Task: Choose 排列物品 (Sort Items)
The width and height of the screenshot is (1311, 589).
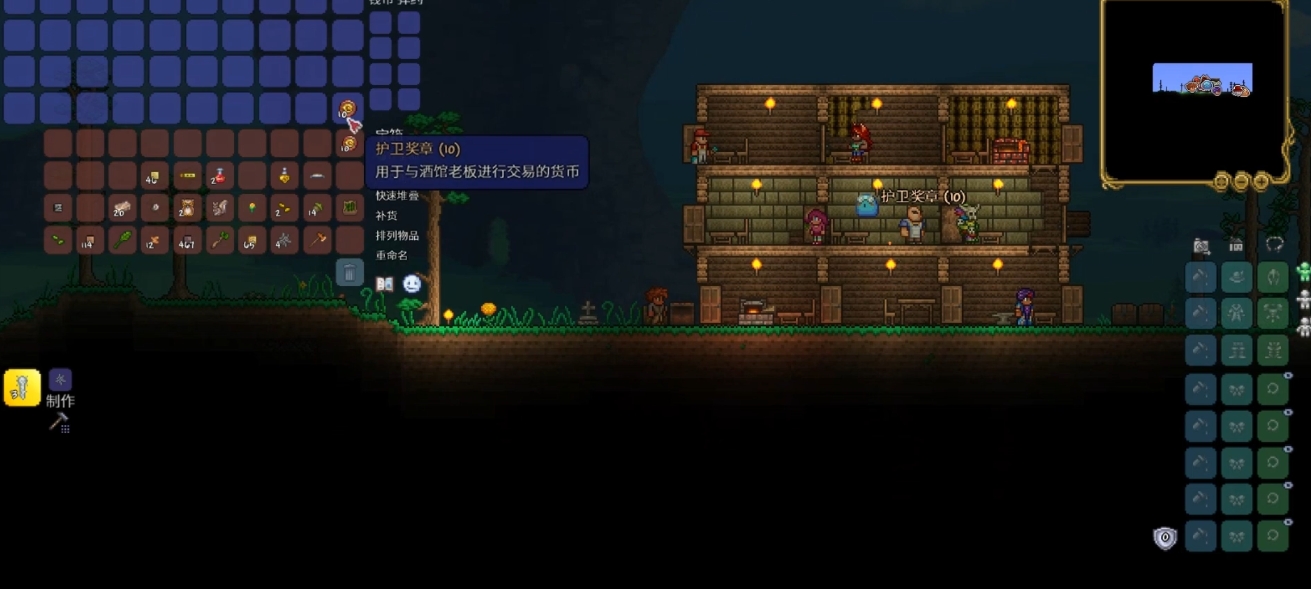Action: tap(397, 235)
